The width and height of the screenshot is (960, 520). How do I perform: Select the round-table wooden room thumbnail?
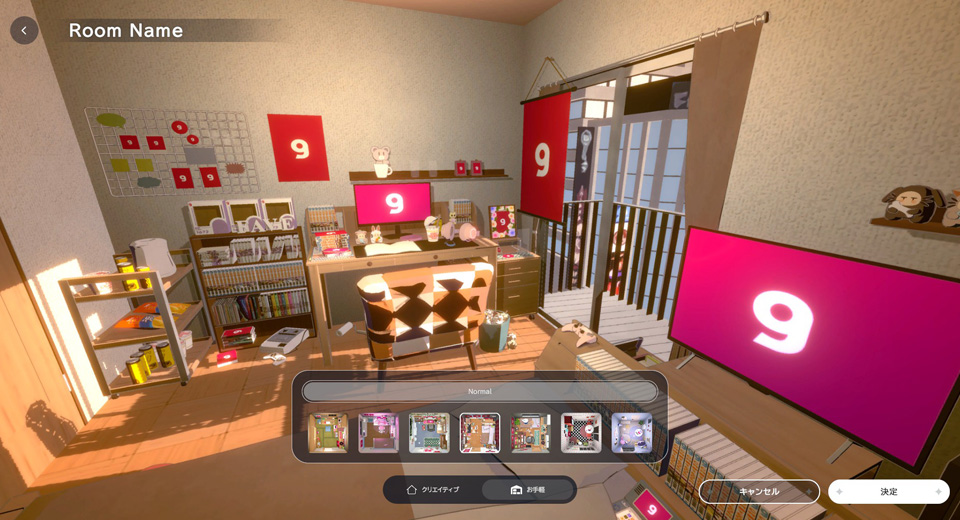pyautogui.click(x=531, y=433)
